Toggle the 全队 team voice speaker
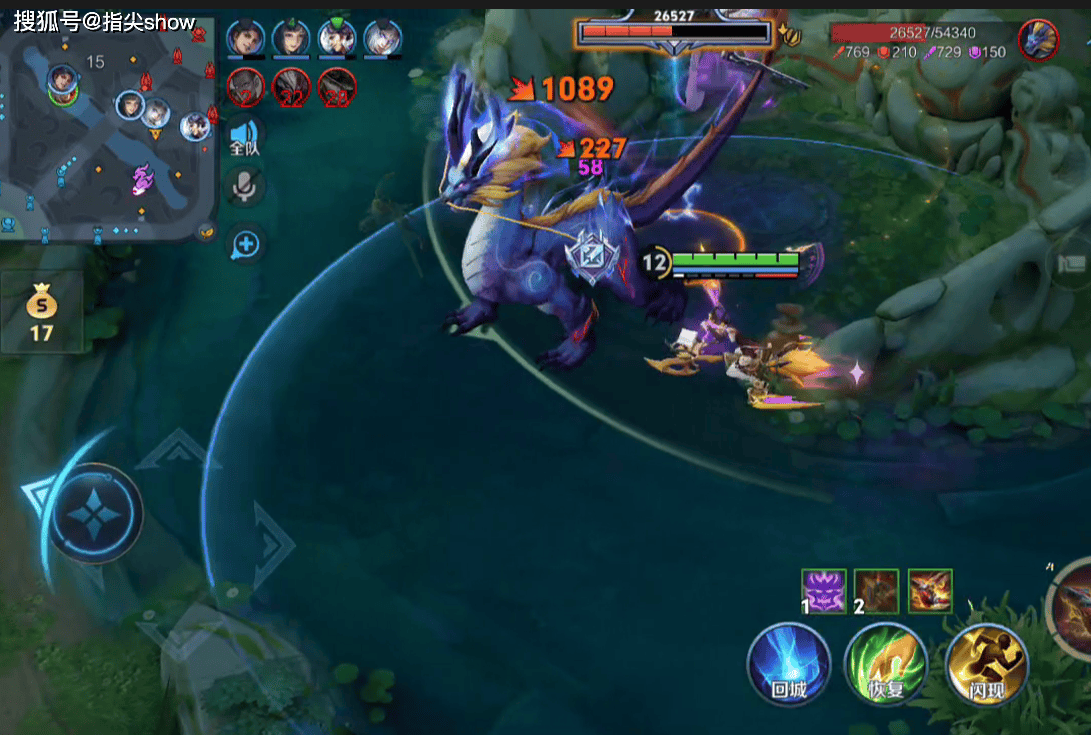The width and height of the screenshot is (1091, 735). (x=244, y=137)
